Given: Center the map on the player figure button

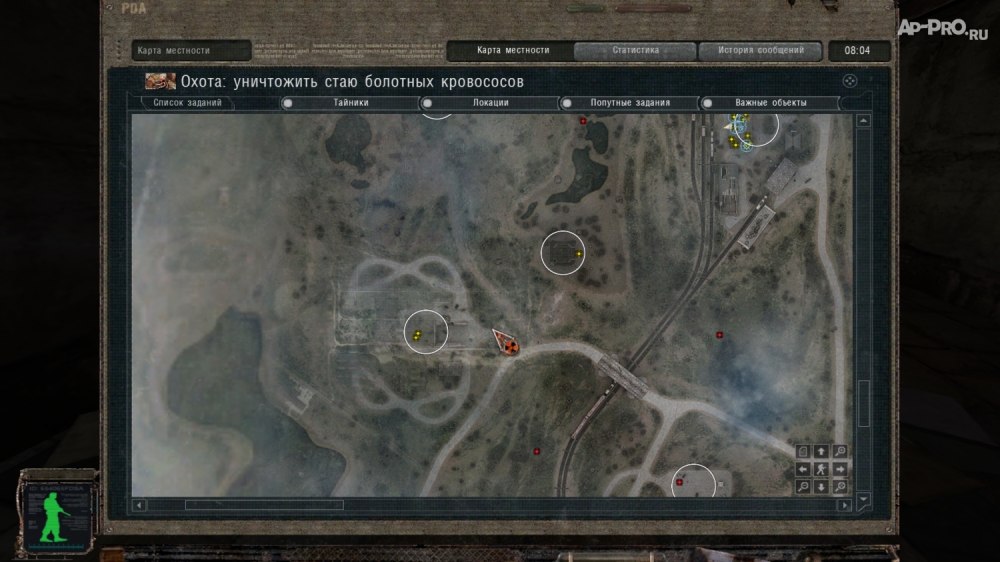Looking at the screenshot, I should 821,469.
